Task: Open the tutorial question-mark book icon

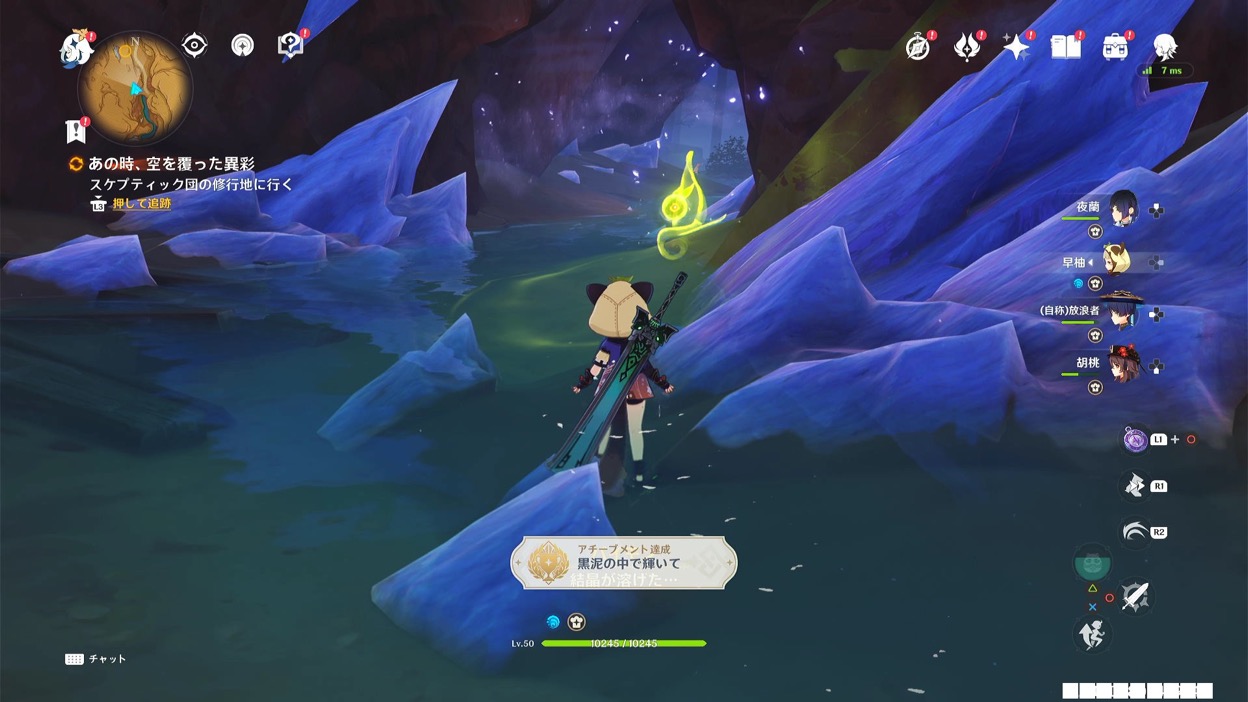Action: click(x=290, y=45)
